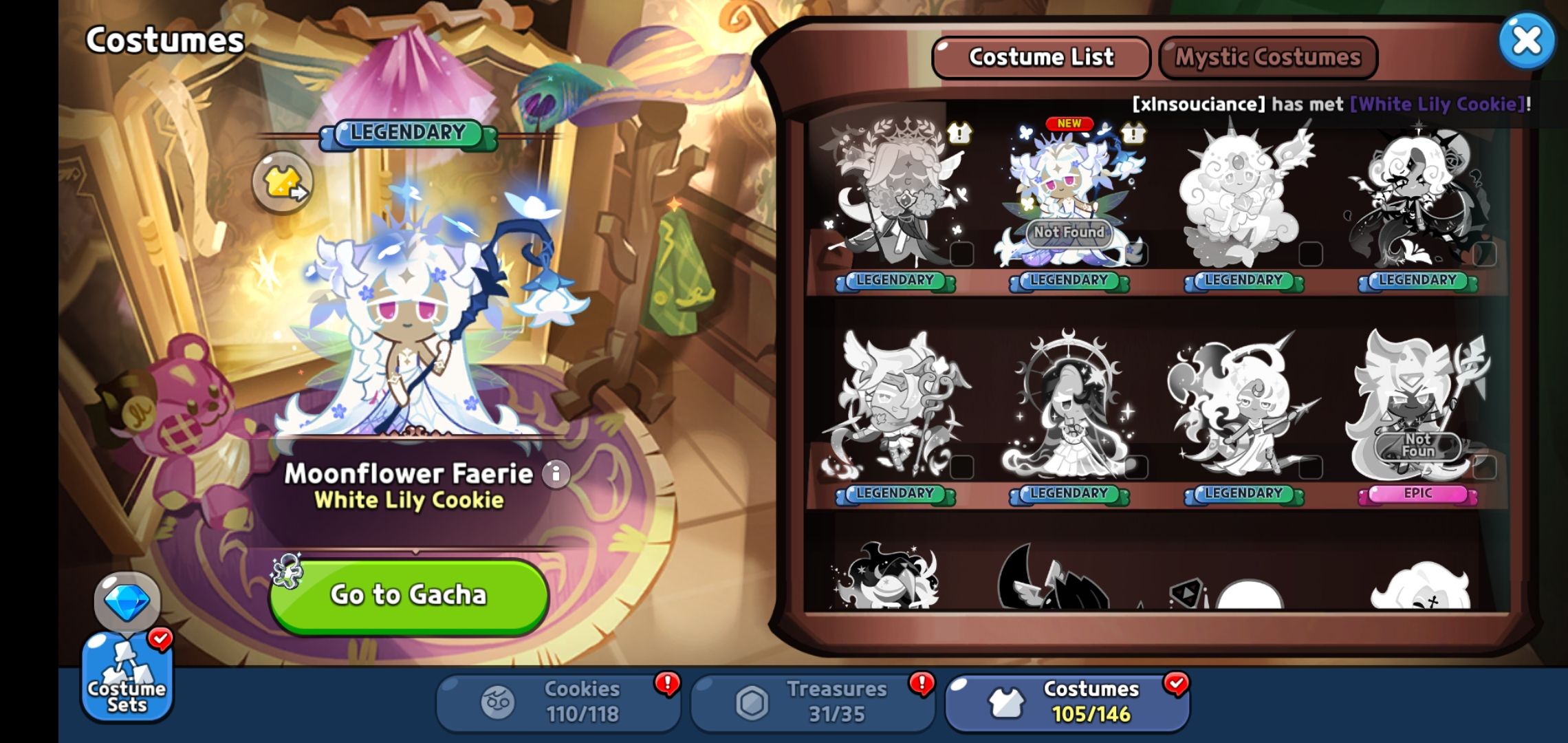The image size is (1568, 743).
Task: Click the blue diamond gem icon
Action: pos(127,601)
